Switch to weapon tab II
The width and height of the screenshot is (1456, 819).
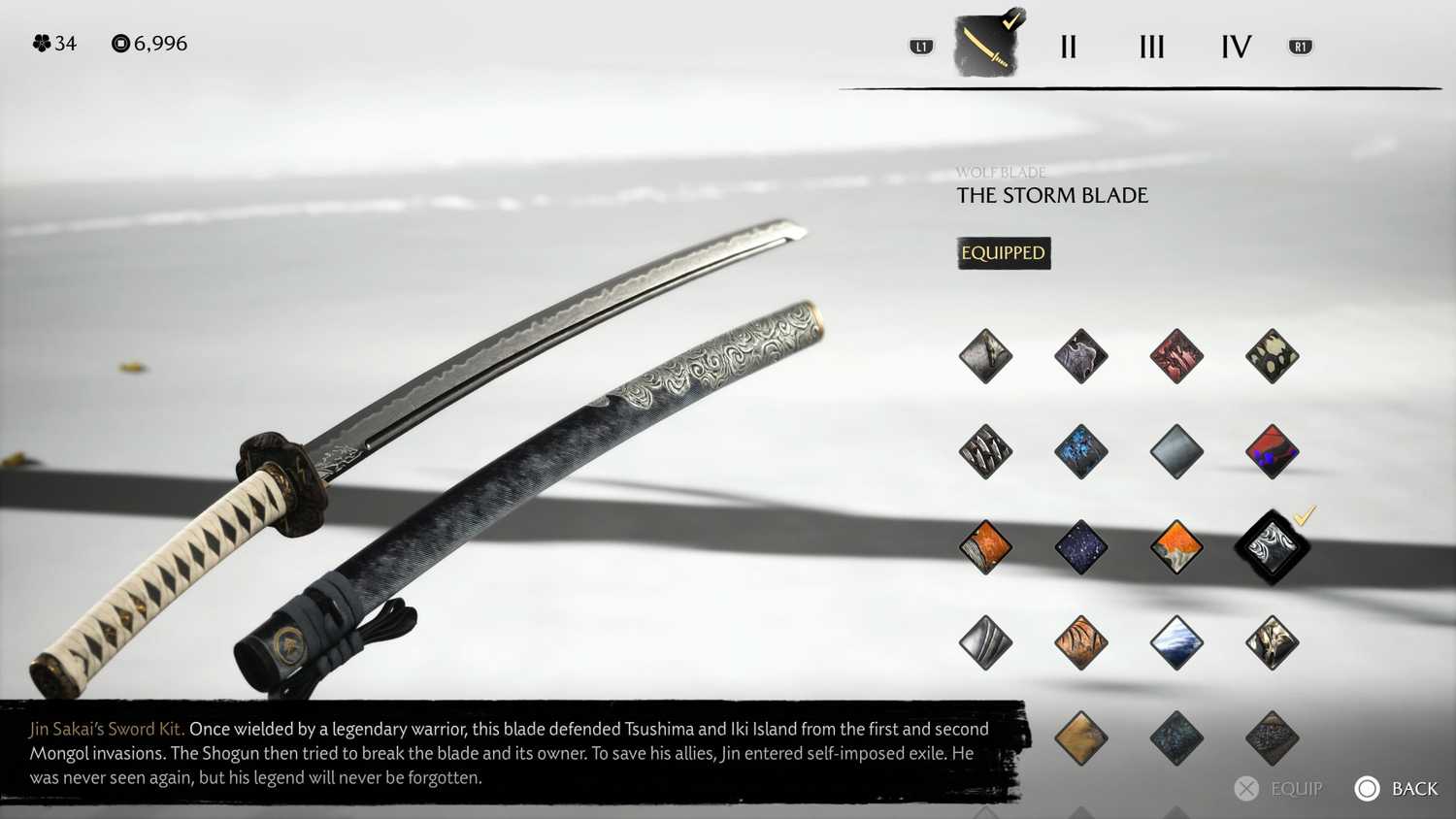[x=1068, y=46]
